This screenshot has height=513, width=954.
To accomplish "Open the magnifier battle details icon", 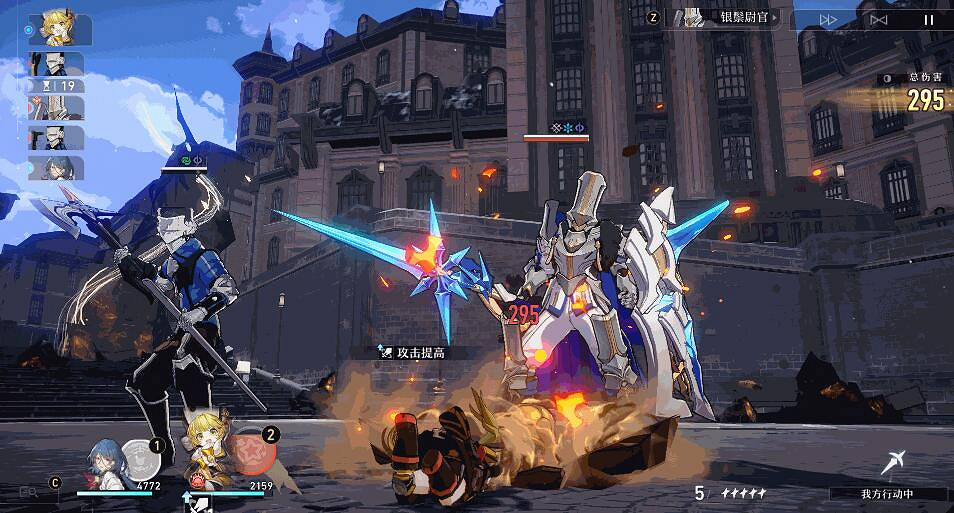I will tap(29, 491).
